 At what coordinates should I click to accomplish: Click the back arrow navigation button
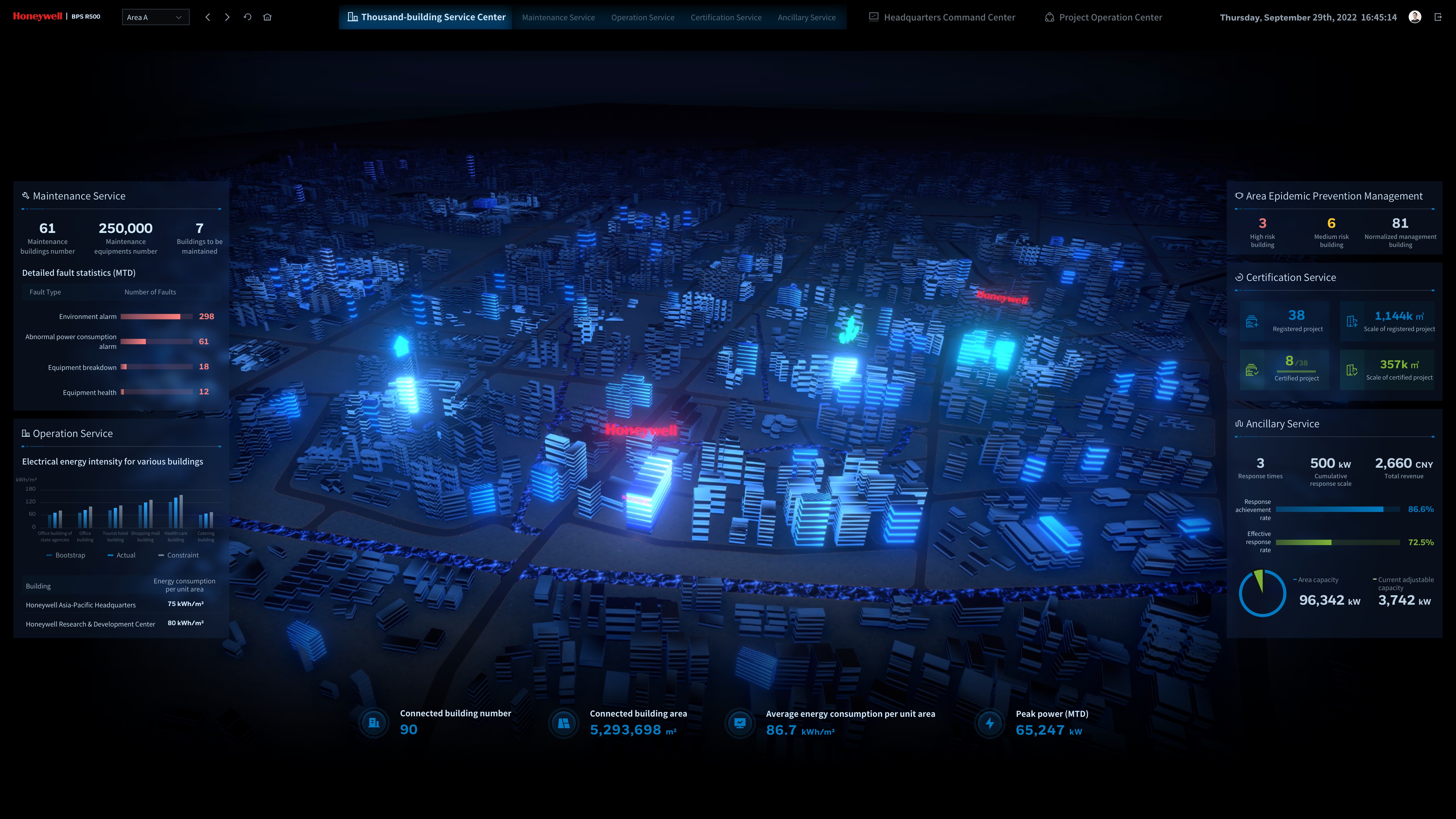click(208, 18)
